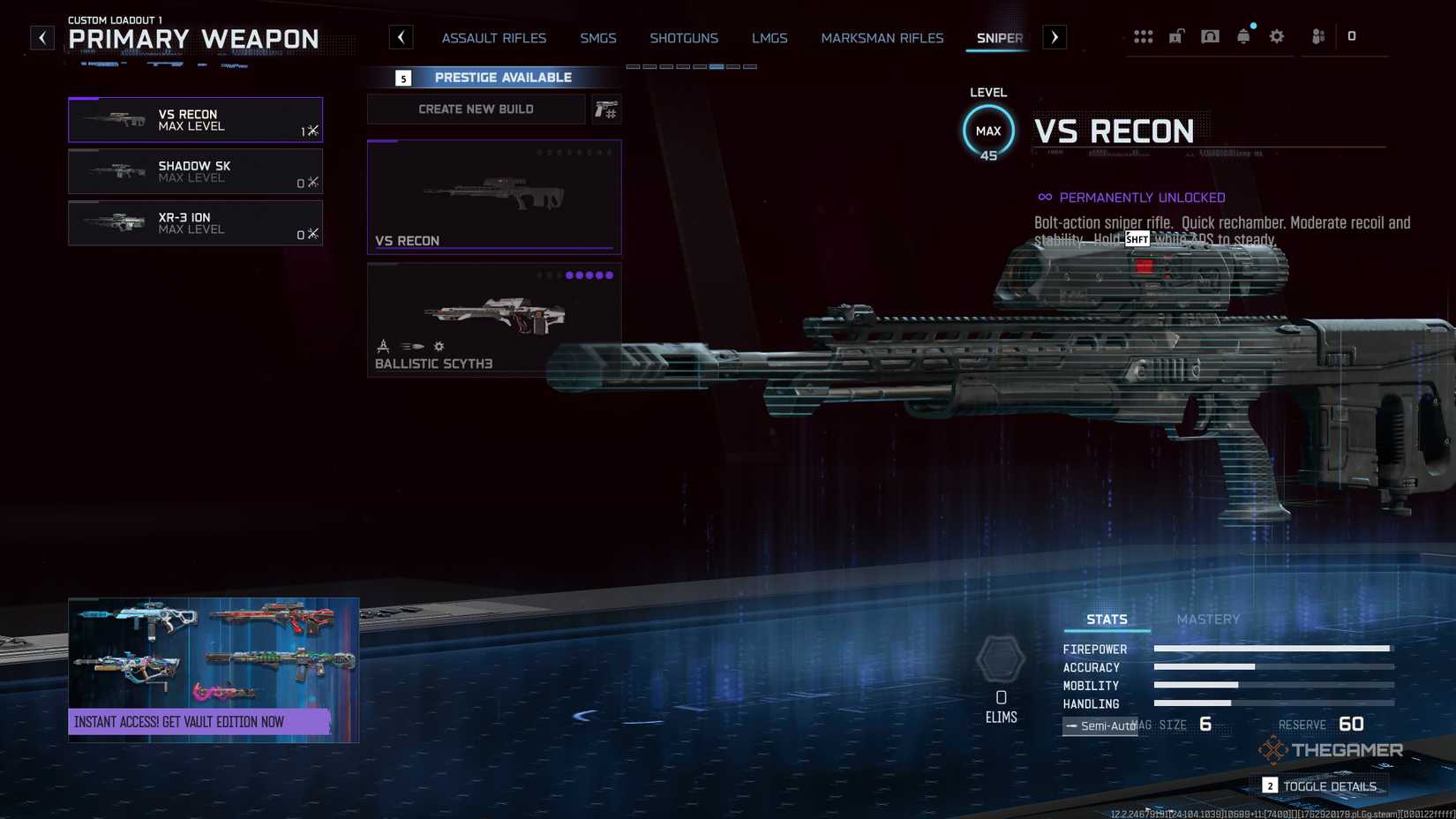
Task: Open the Mastery tab
Action: pos(1208,619)
